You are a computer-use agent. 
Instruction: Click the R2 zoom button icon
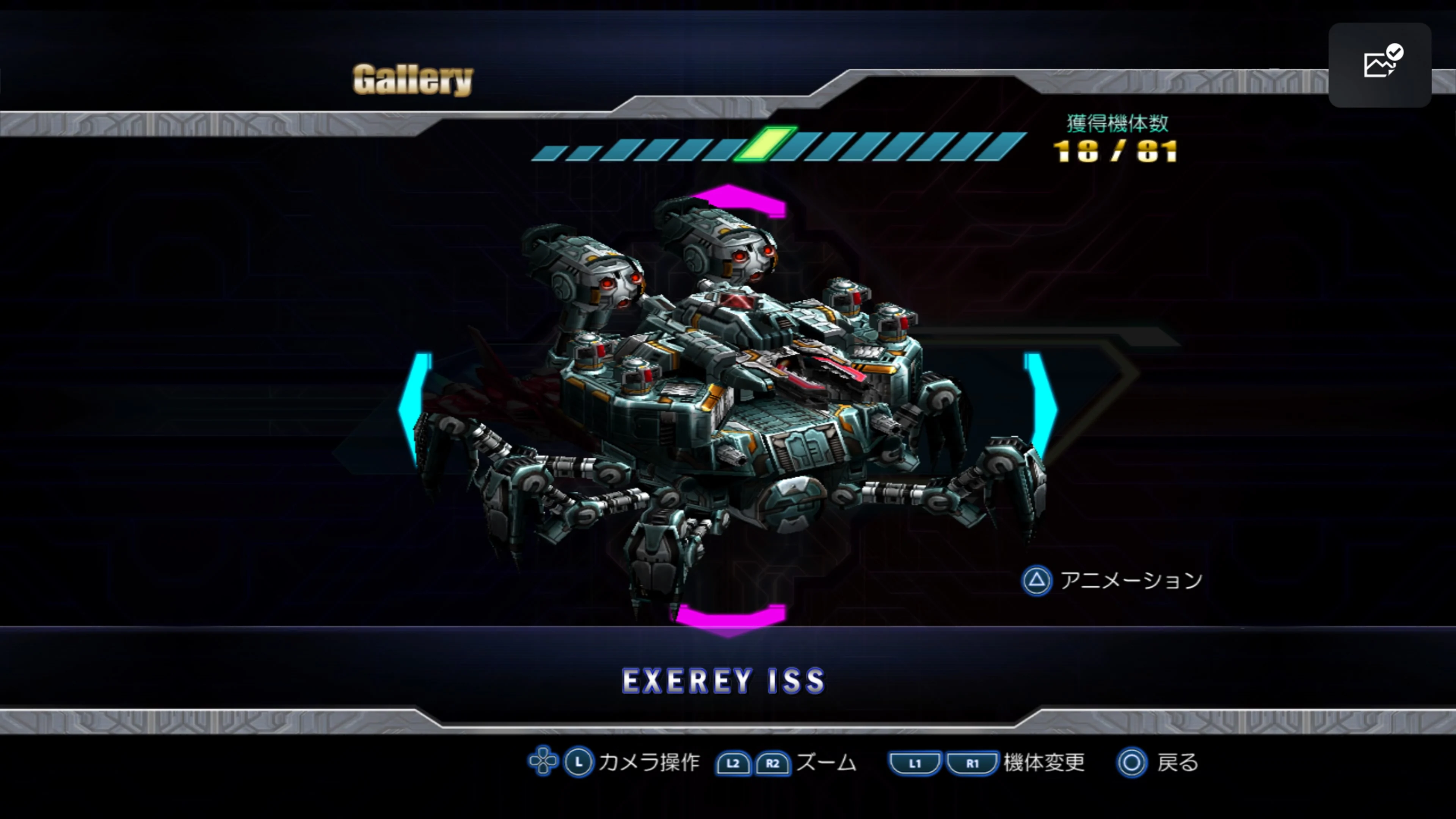(773, 763)
